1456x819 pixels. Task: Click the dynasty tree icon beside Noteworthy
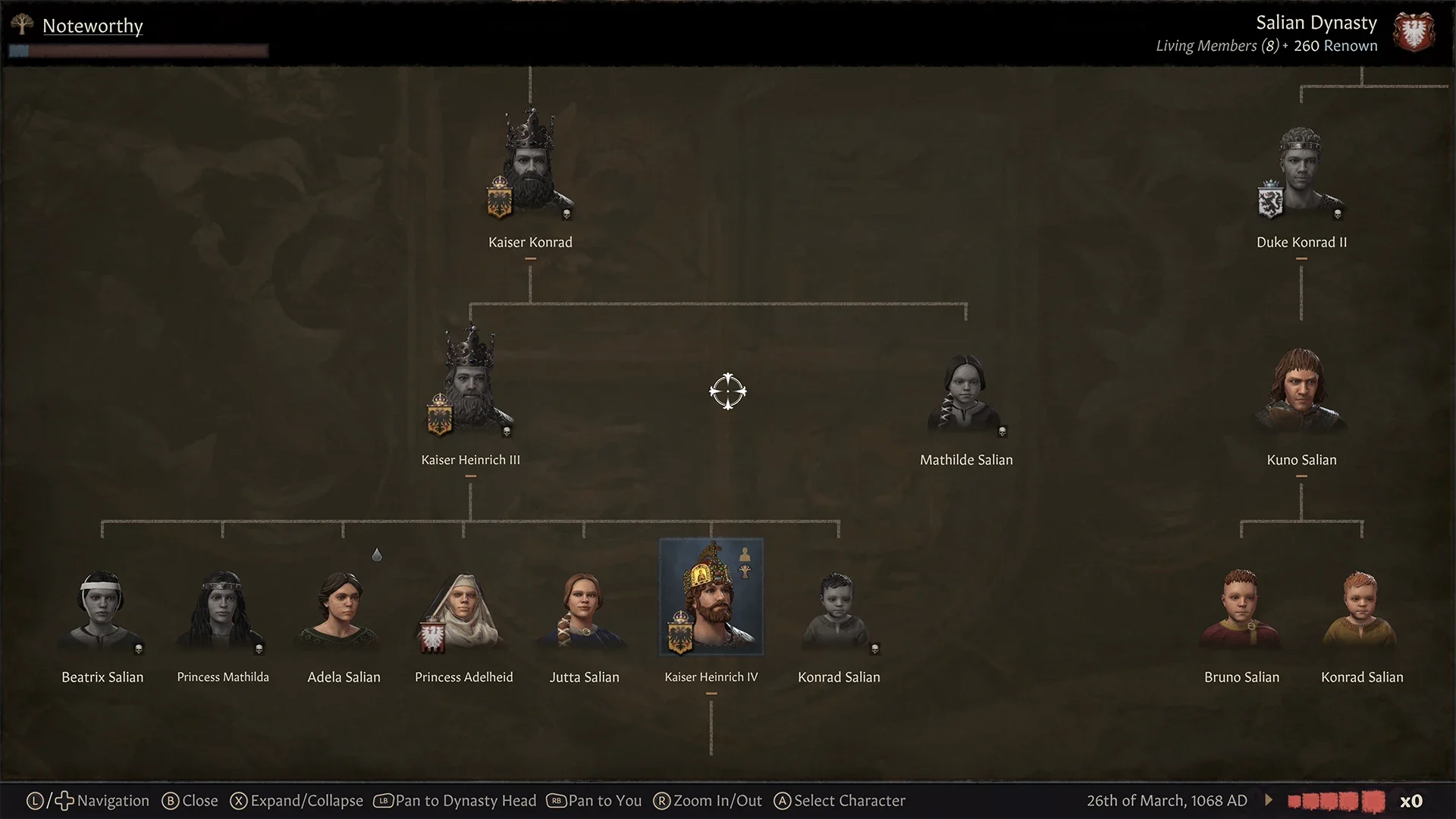[x=22, y=25]
